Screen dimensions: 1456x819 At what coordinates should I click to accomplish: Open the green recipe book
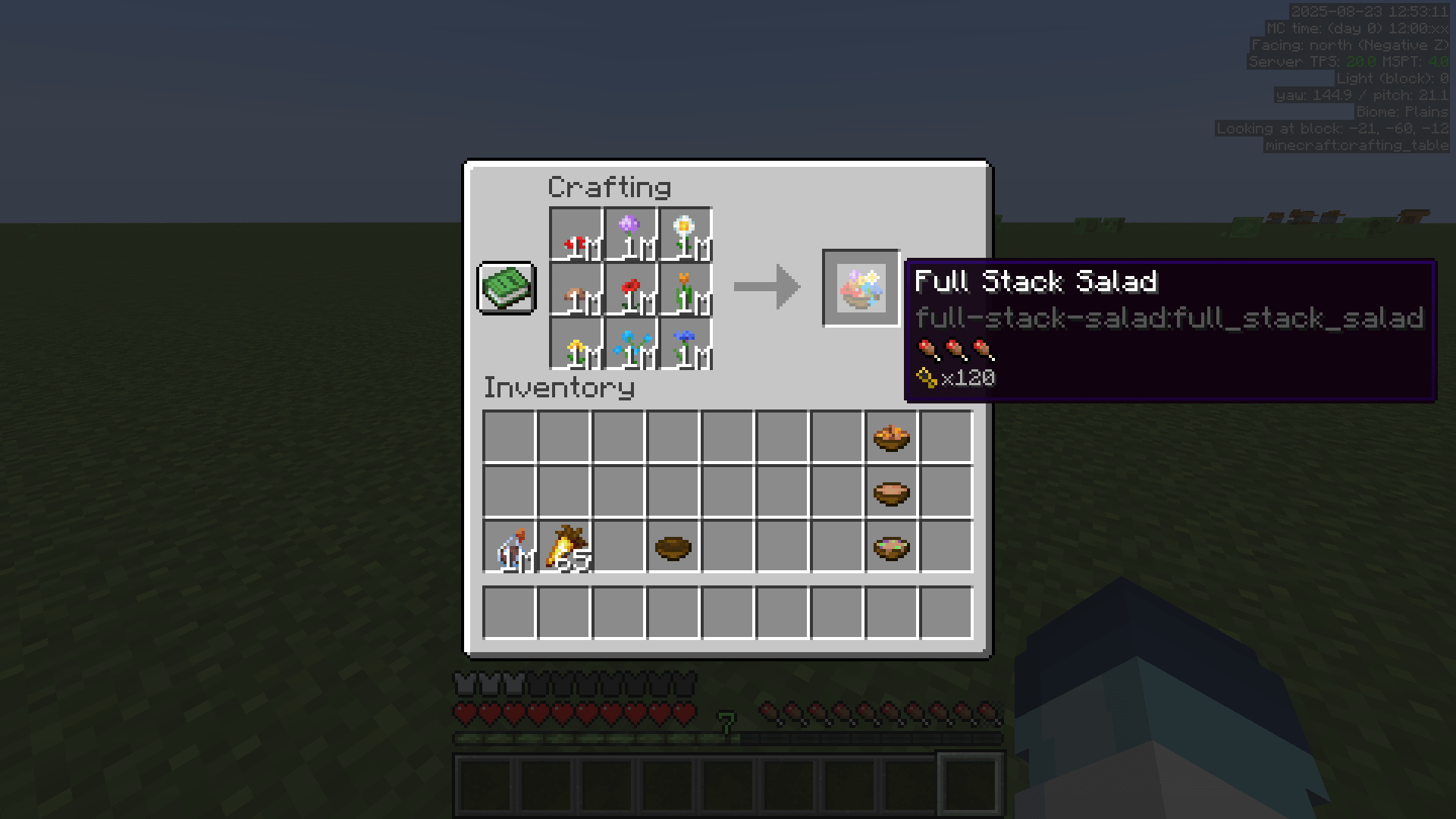point(506,288)
